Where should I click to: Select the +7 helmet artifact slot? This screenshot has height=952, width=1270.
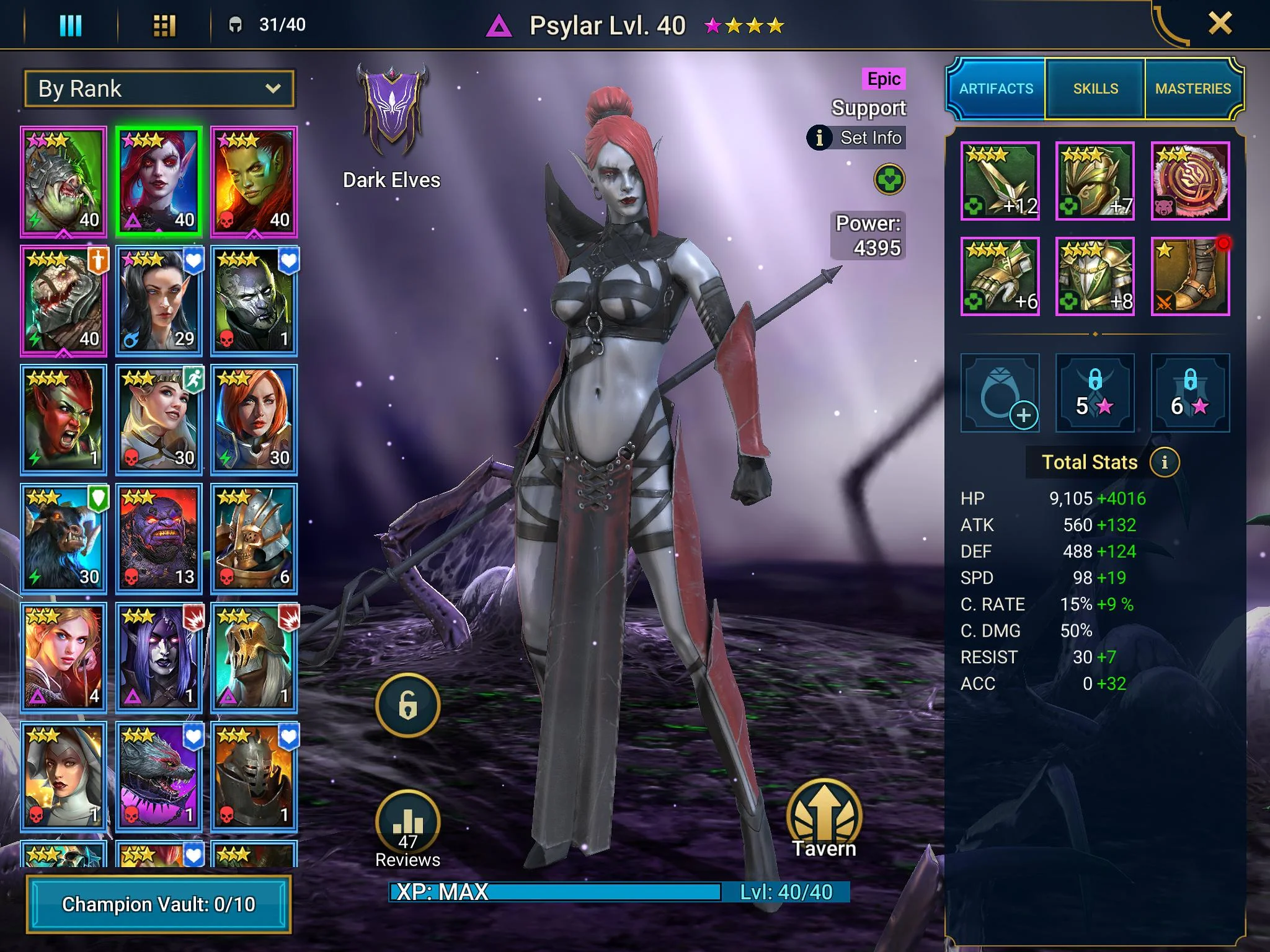tap(1095, 181)
